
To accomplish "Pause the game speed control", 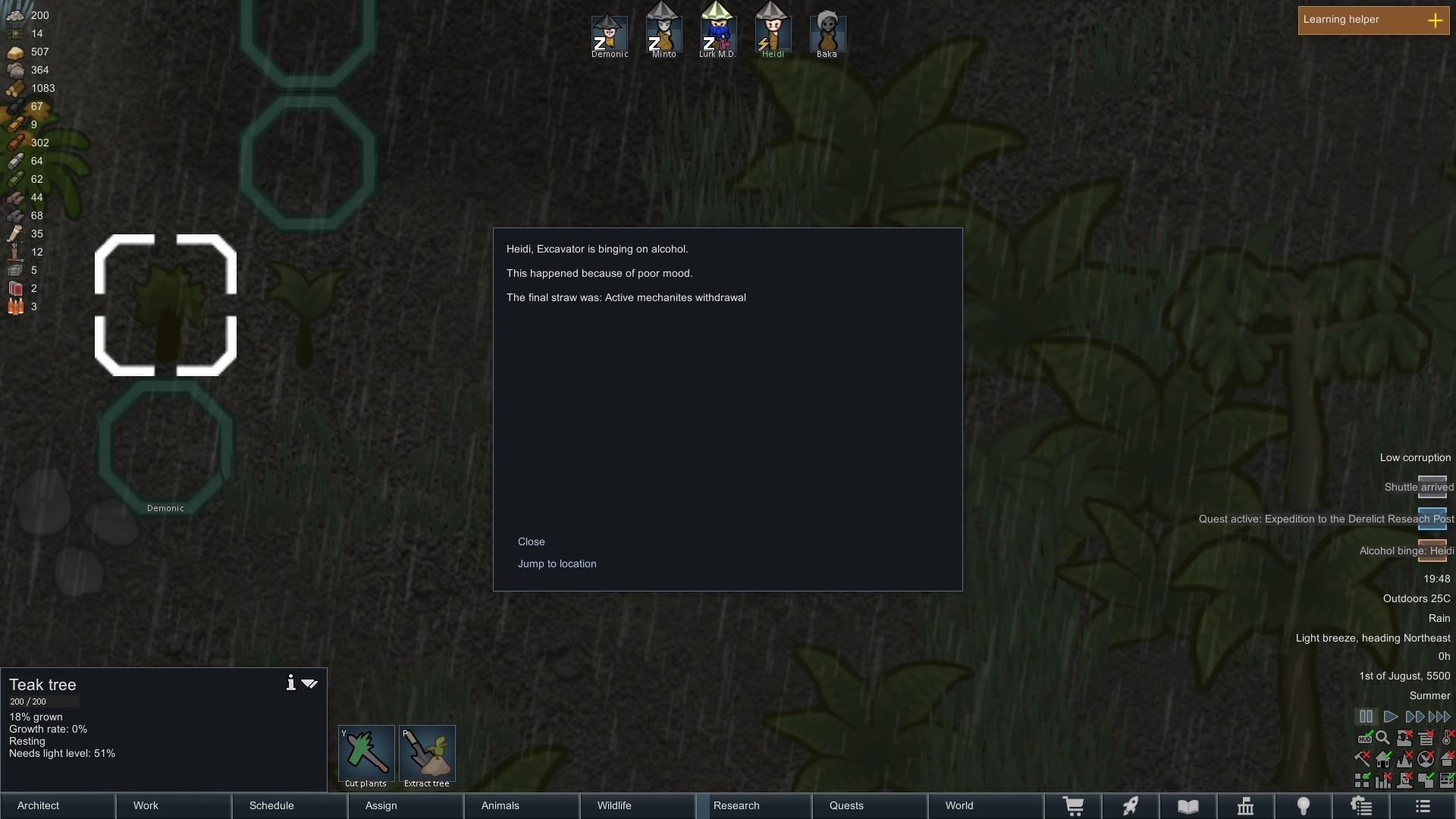I will click(1366, 717).
